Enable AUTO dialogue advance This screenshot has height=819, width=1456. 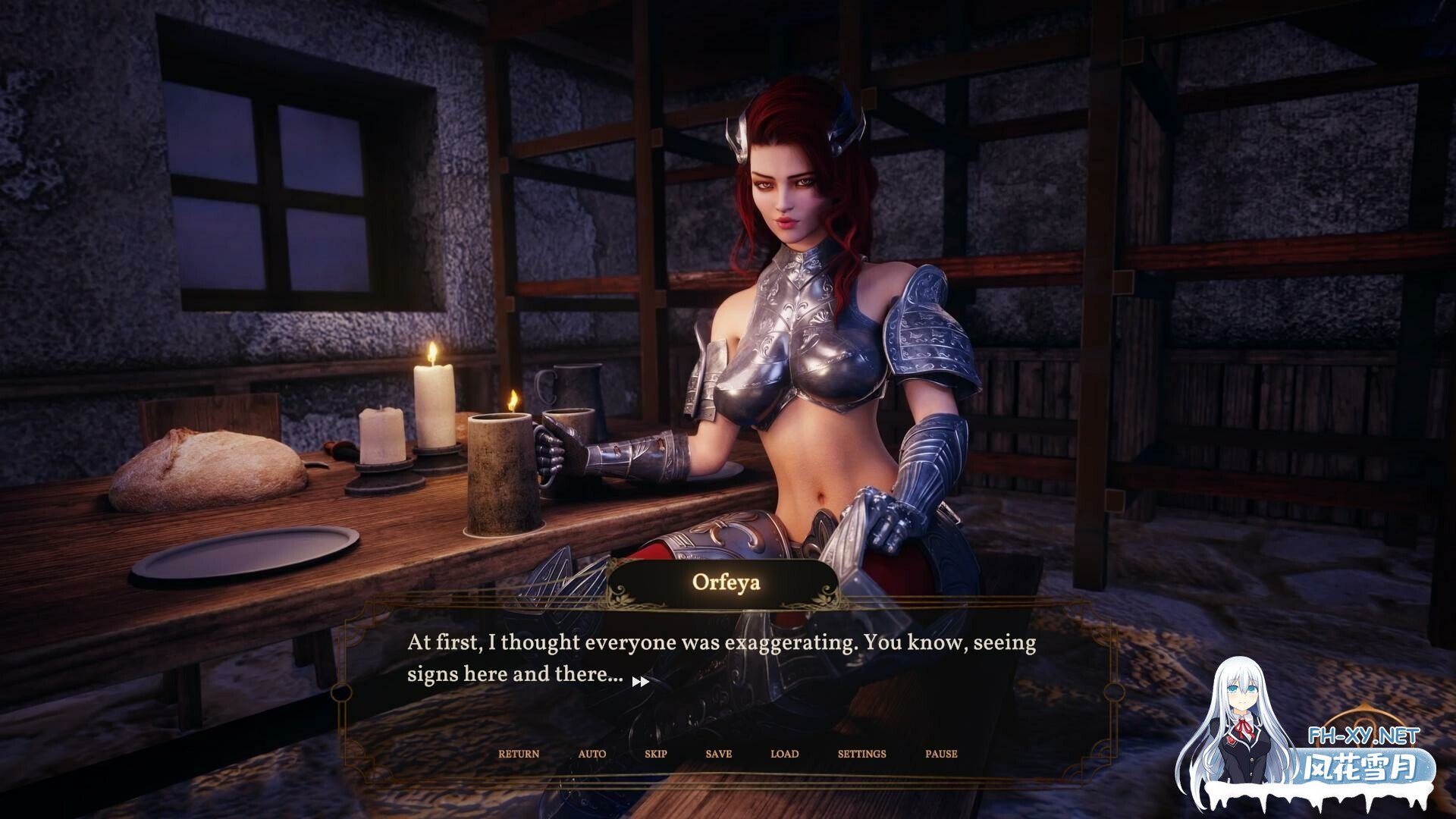(592, 754)
